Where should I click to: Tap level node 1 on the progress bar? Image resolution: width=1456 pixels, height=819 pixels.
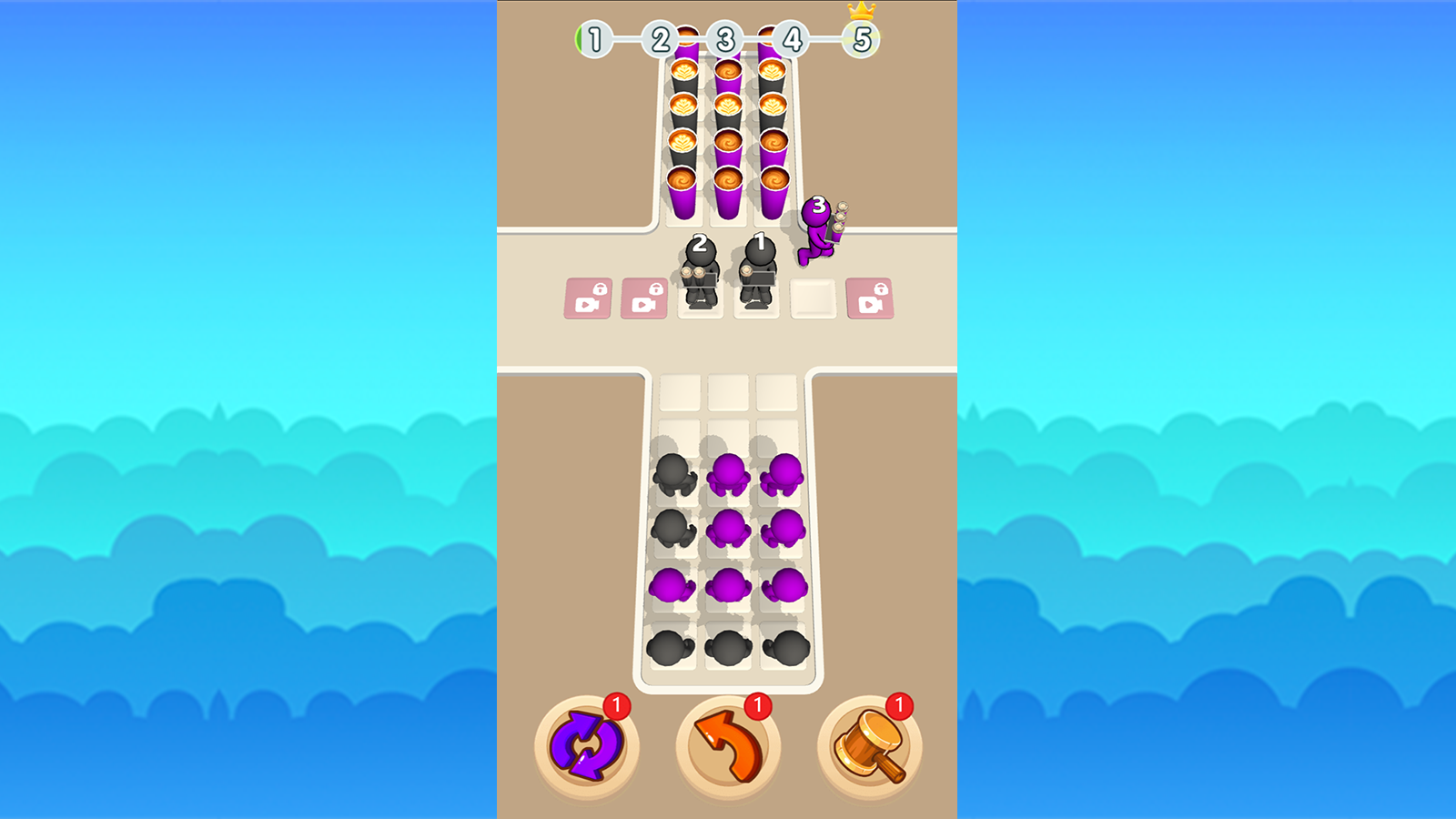596,38
